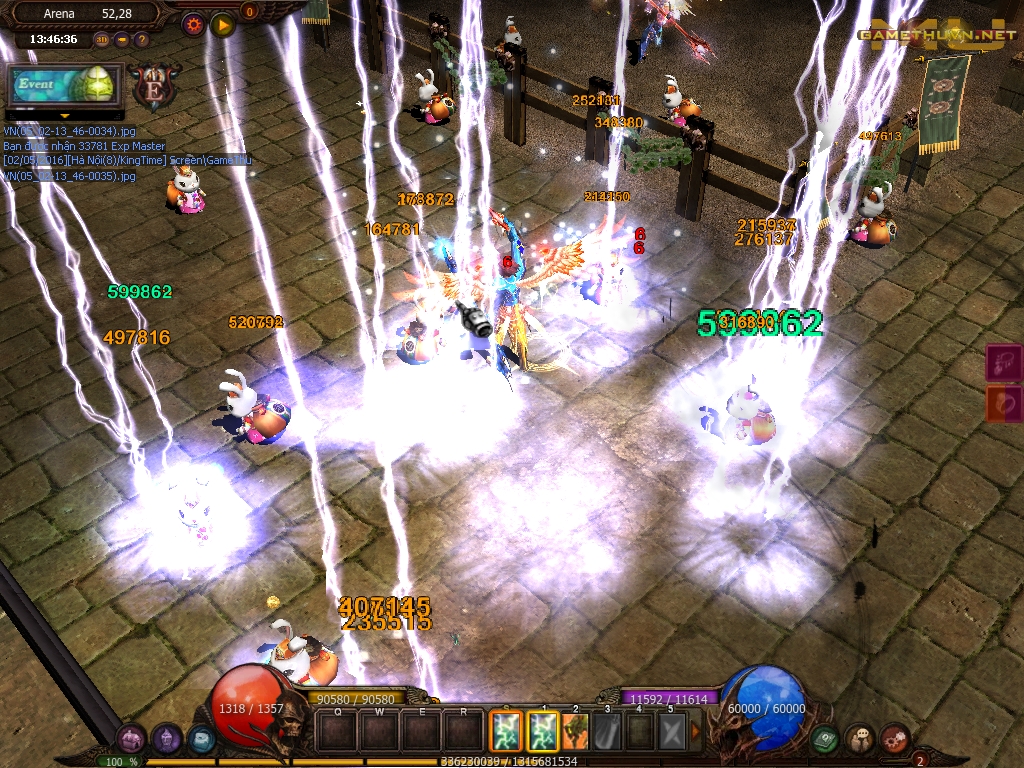The width and height of the screenshot is (1024, 768).
Task: Click the red gear system menu icon
Action: (894, 740)
